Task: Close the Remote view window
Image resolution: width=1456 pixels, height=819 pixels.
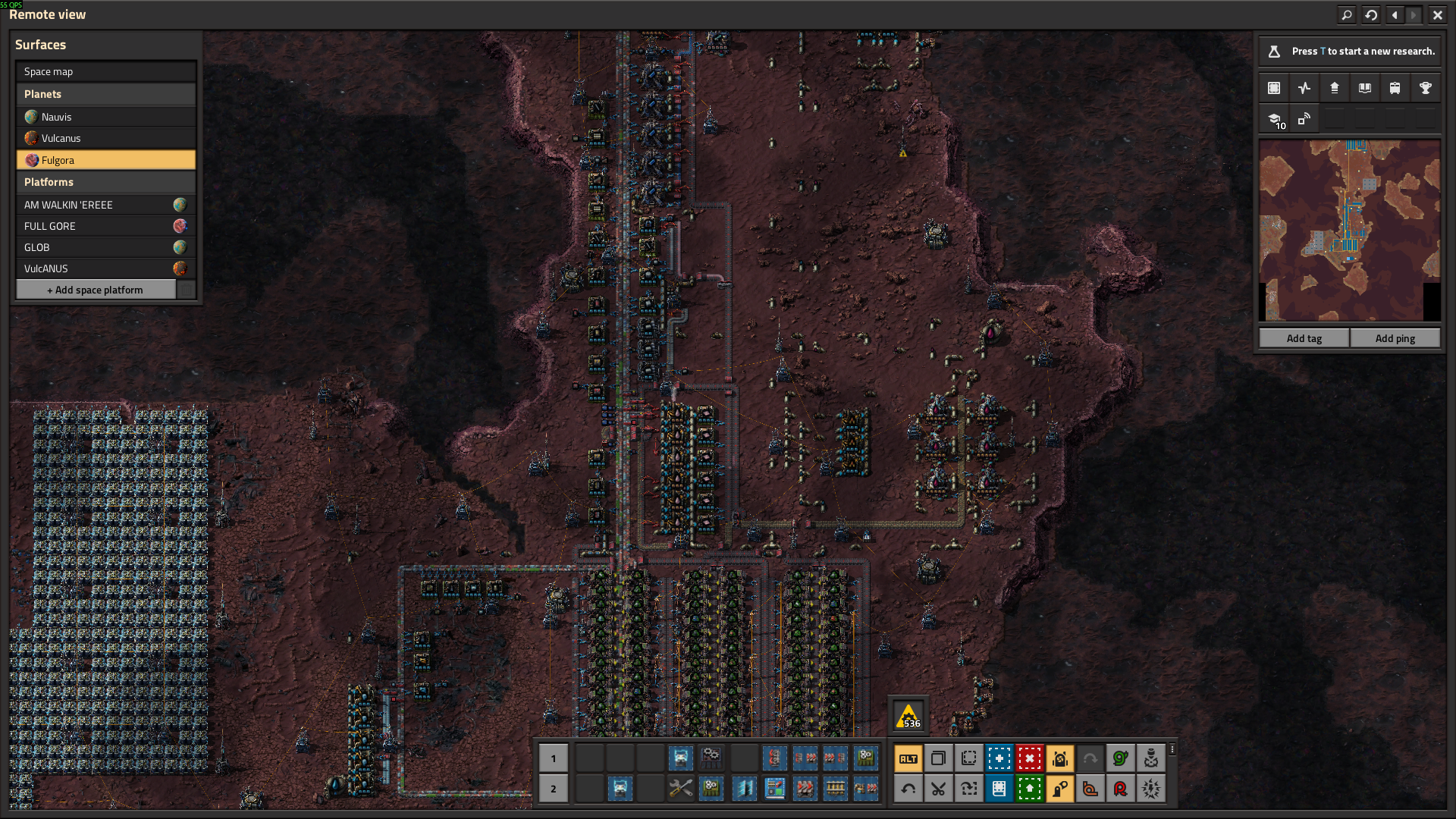Action: pos(1437,14)
